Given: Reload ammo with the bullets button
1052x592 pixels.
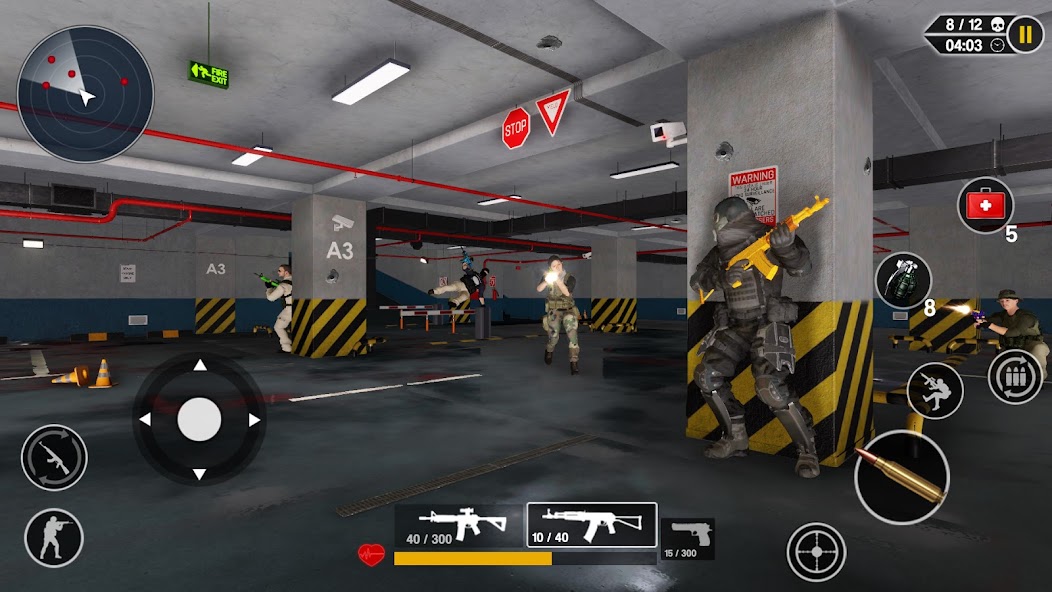Looking at the screenshot, I should [x=1015, y=377].
